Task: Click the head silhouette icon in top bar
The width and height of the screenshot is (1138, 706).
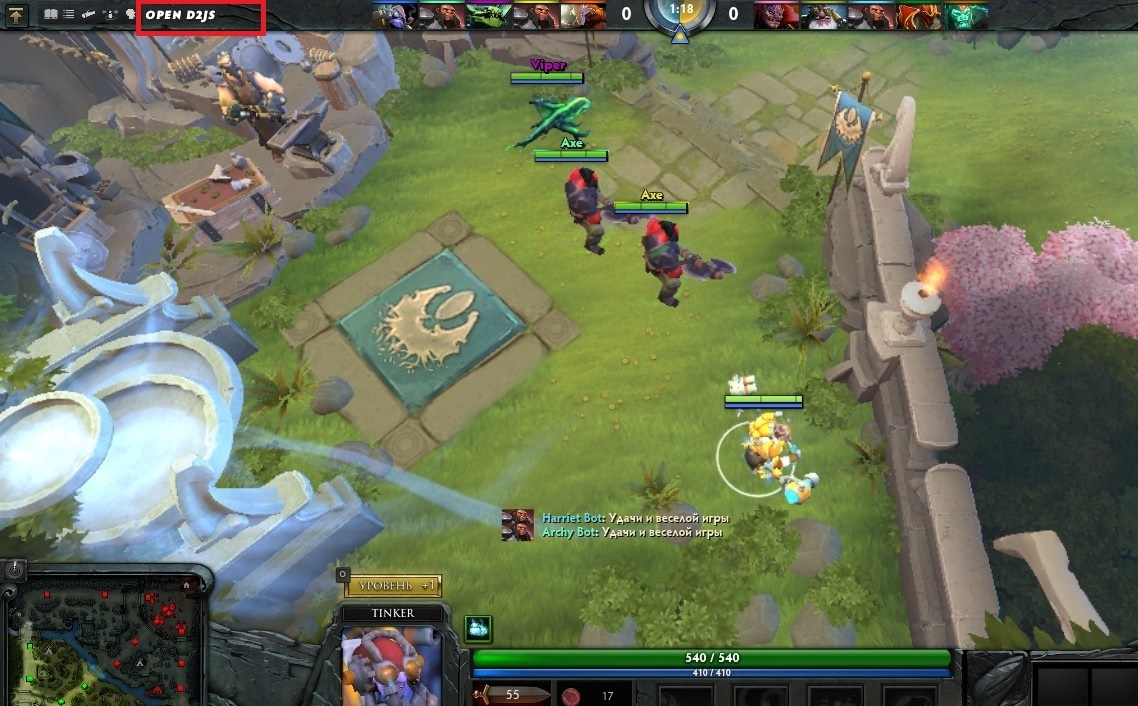Action: point(130,16)
